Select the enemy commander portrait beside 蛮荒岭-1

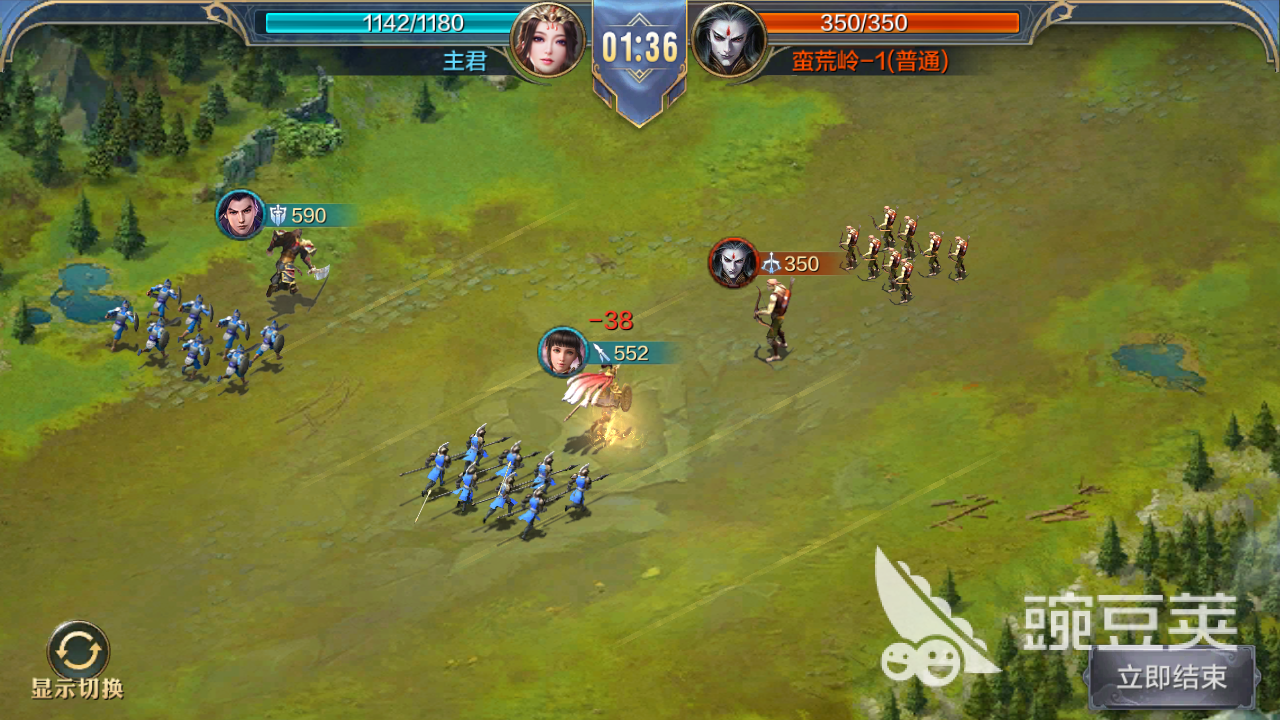pos(729,41)
